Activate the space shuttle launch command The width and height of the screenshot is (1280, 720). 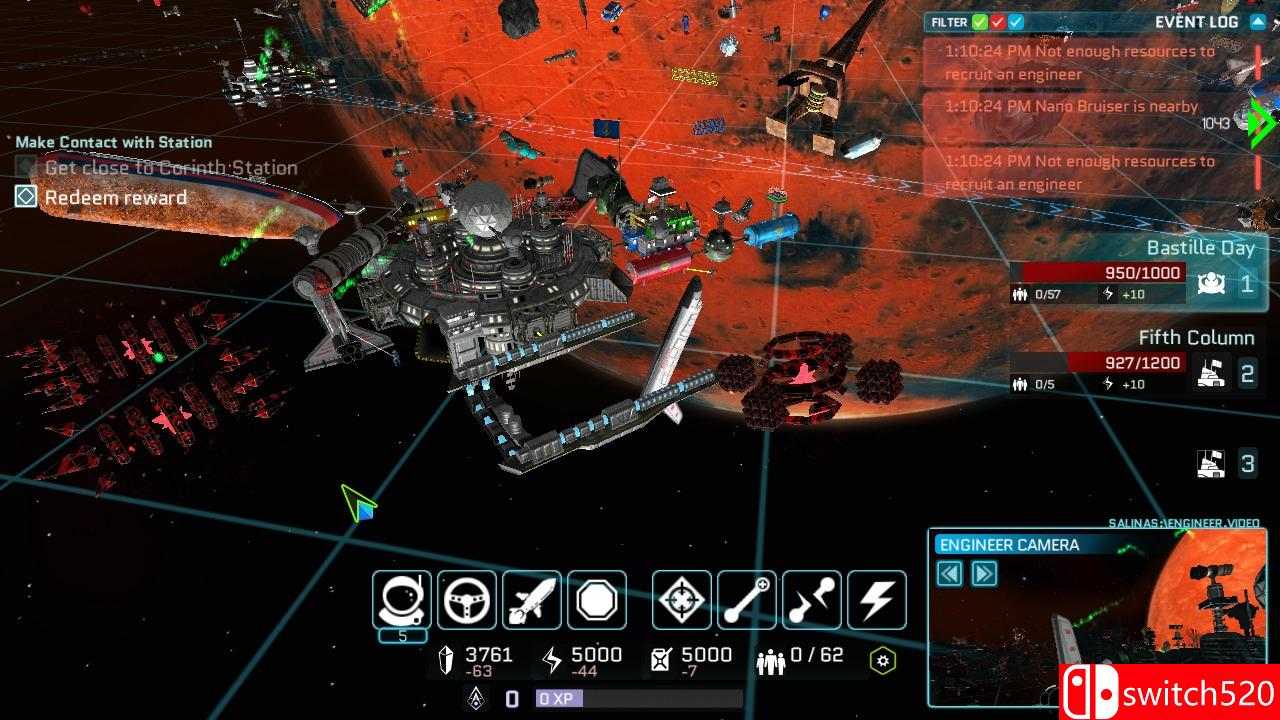pos(532,600)
